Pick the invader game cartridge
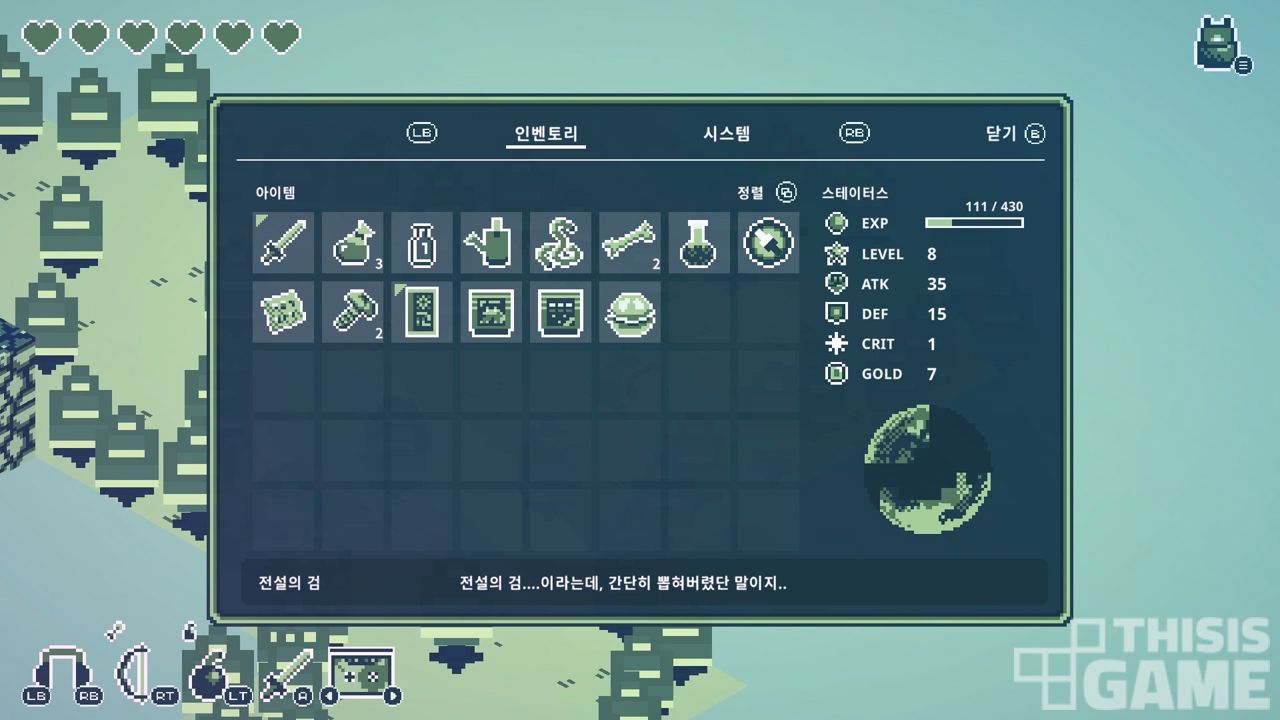The image size is (1280, 720). coord(491,312)
